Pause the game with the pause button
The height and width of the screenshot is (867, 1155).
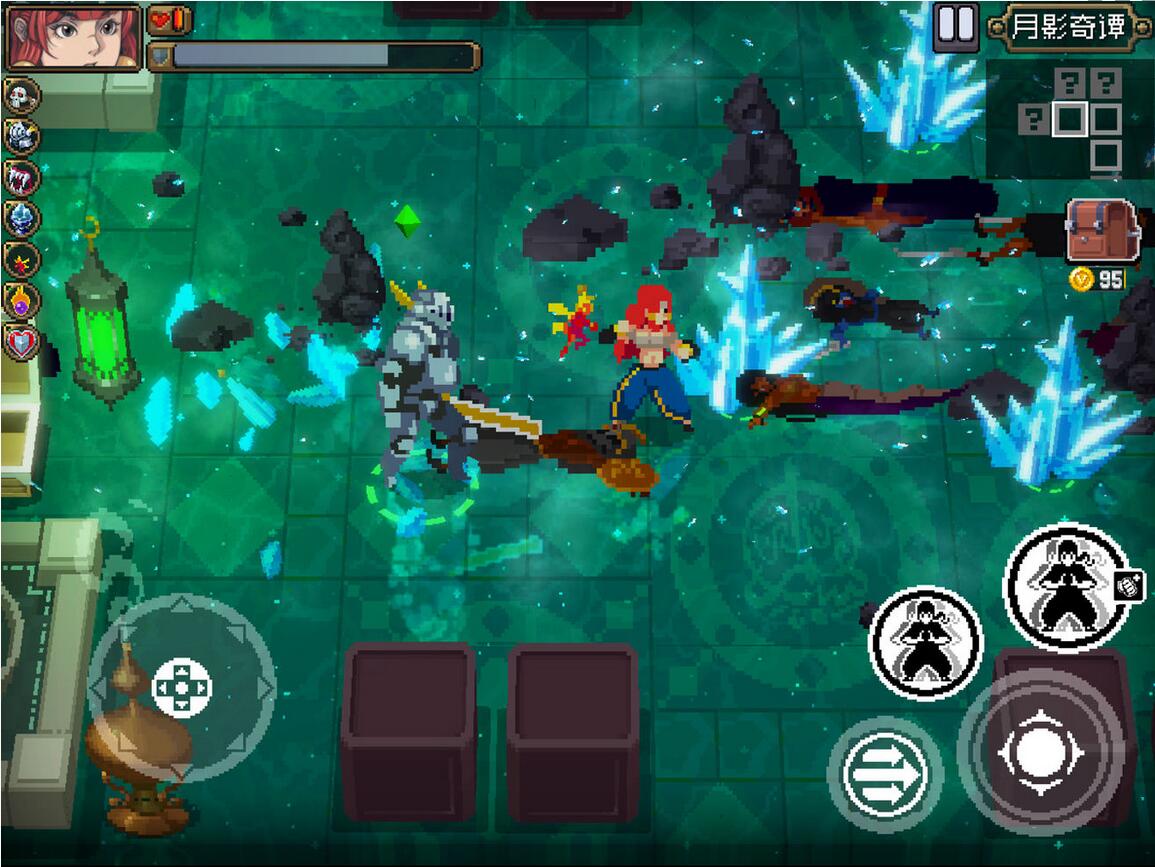tap(955, 27)
